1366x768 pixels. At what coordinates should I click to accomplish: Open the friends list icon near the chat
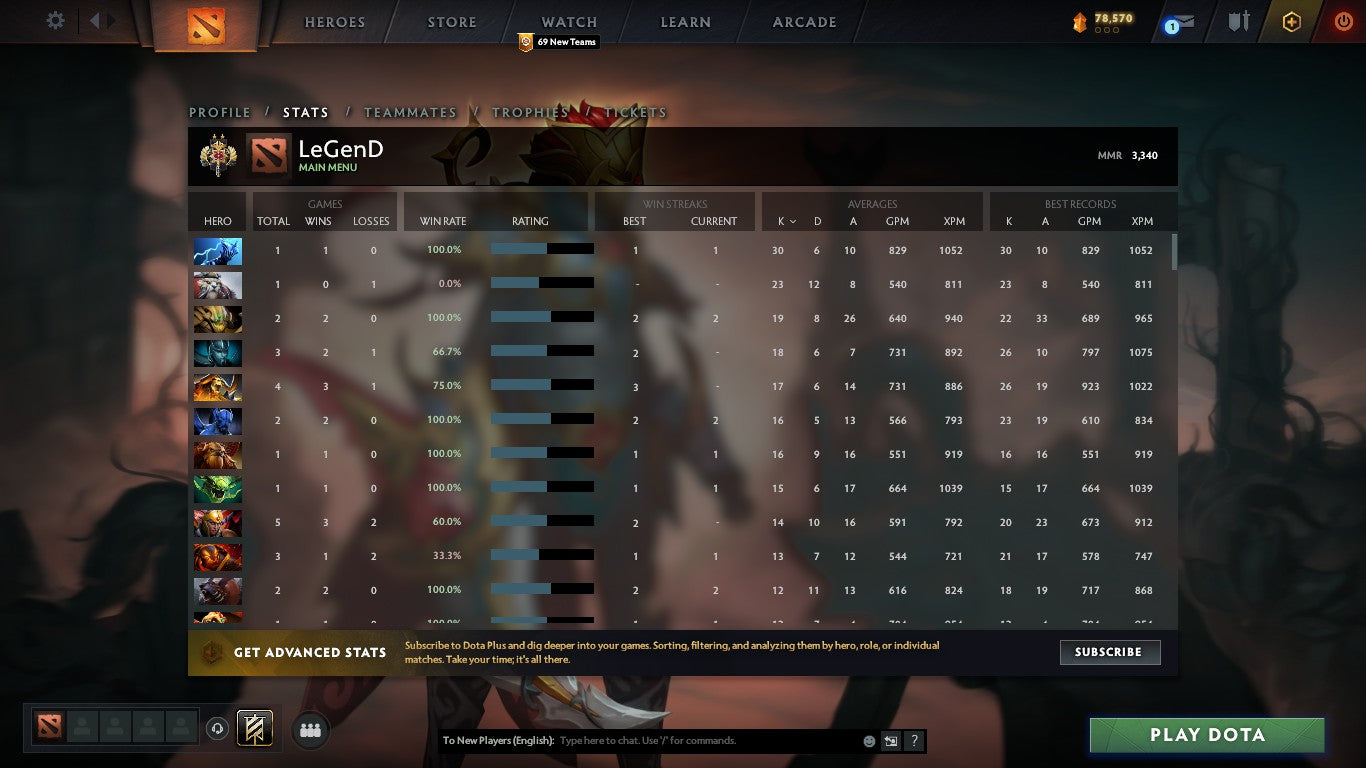[x=310, y=730]
